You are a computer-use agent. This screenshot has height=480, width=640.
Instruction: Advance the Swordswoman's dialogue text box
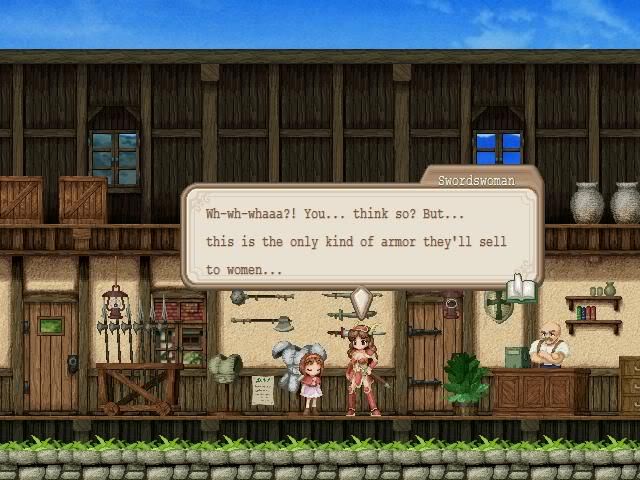360,240
